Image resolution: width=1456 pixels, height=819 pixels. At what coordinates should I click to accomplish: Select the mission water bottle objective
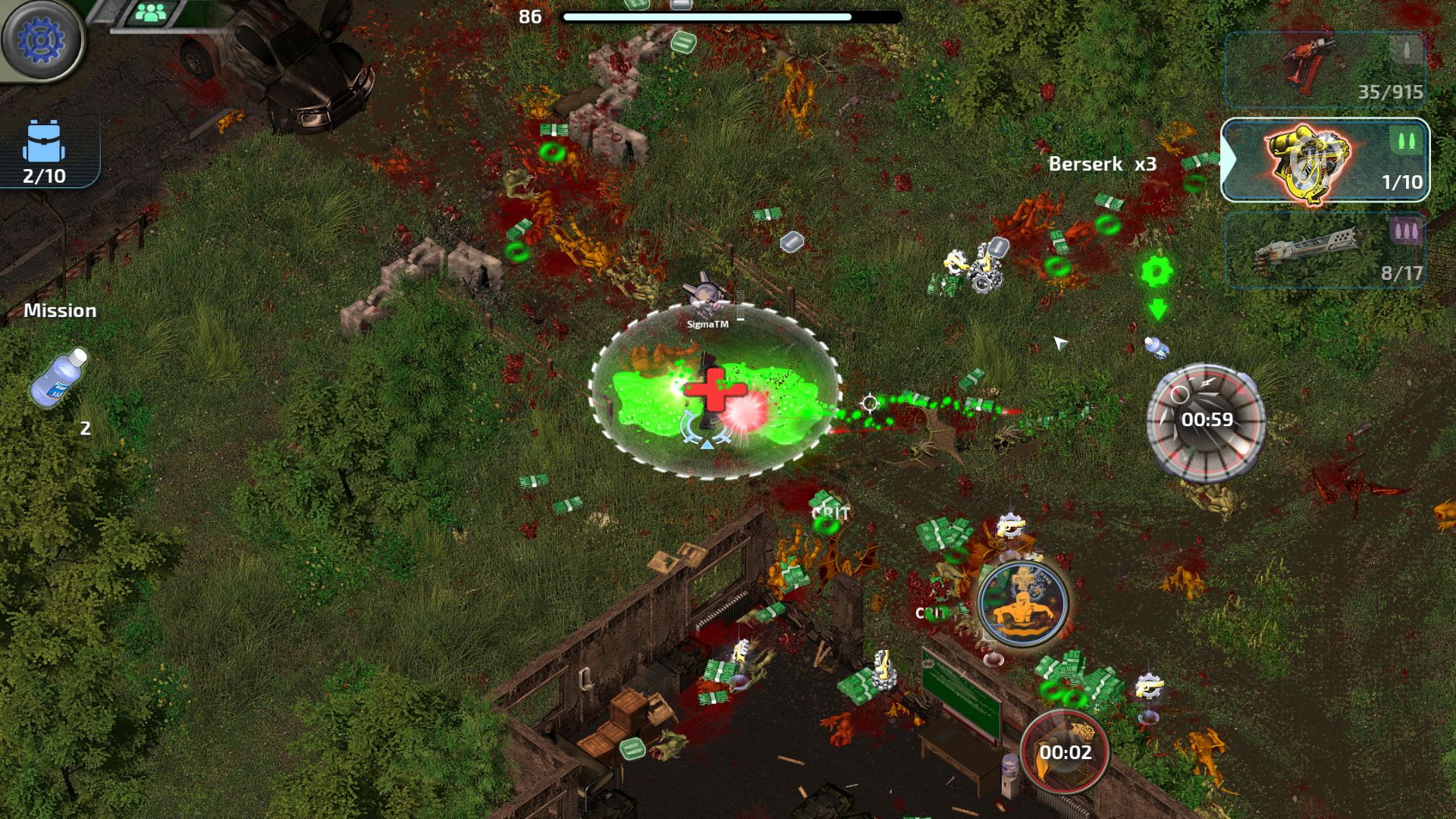(x=59, y=377)
